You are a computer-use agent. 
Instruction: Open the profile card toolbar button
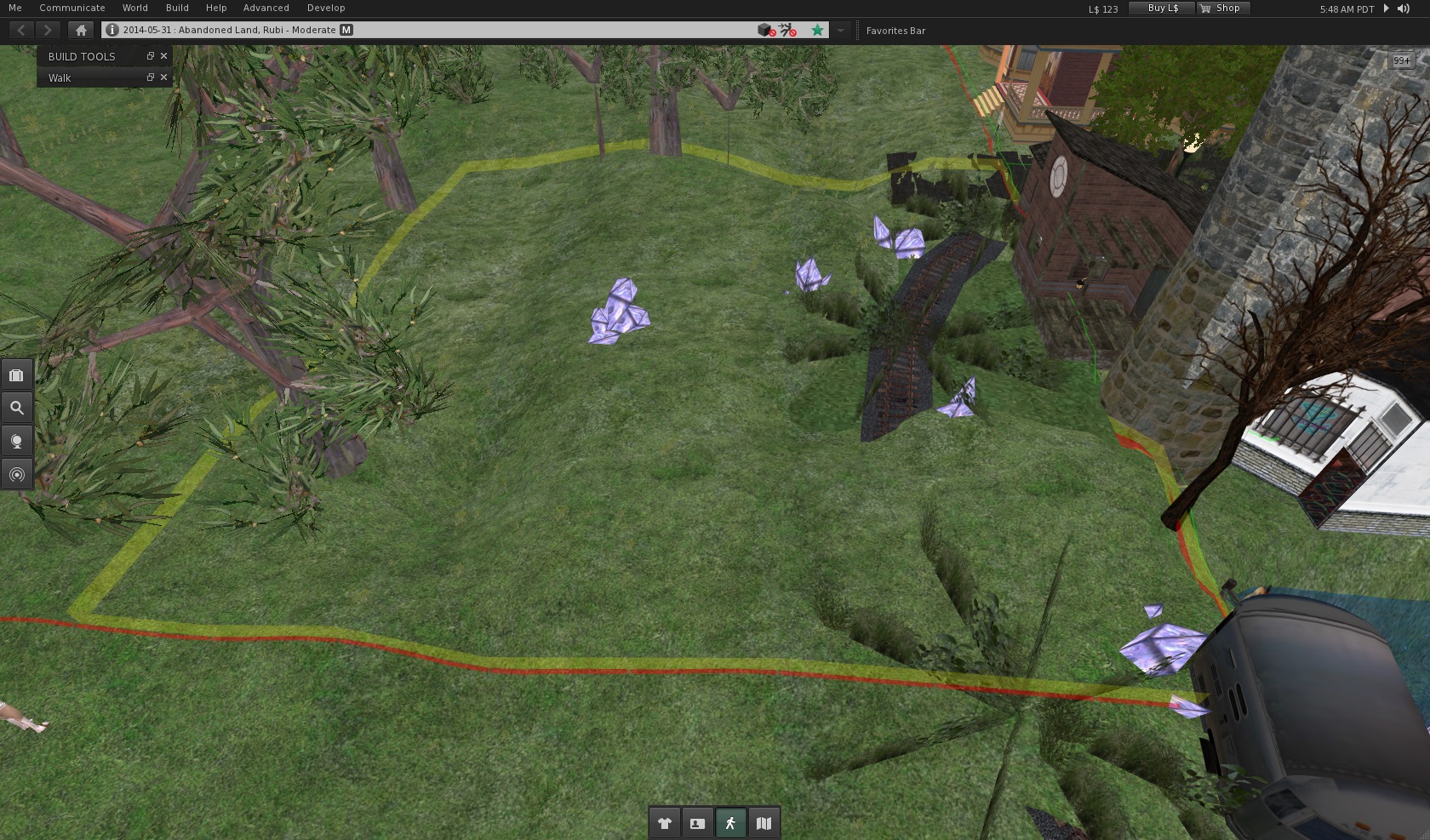tap(697, 823)
